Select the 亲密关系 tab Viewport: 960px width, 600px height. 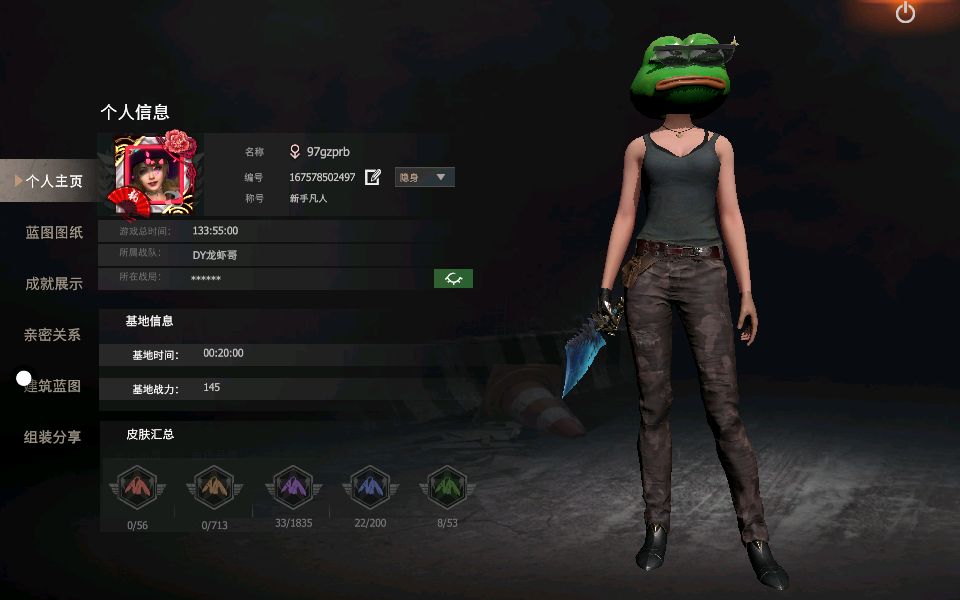click(x=53, y=335)
